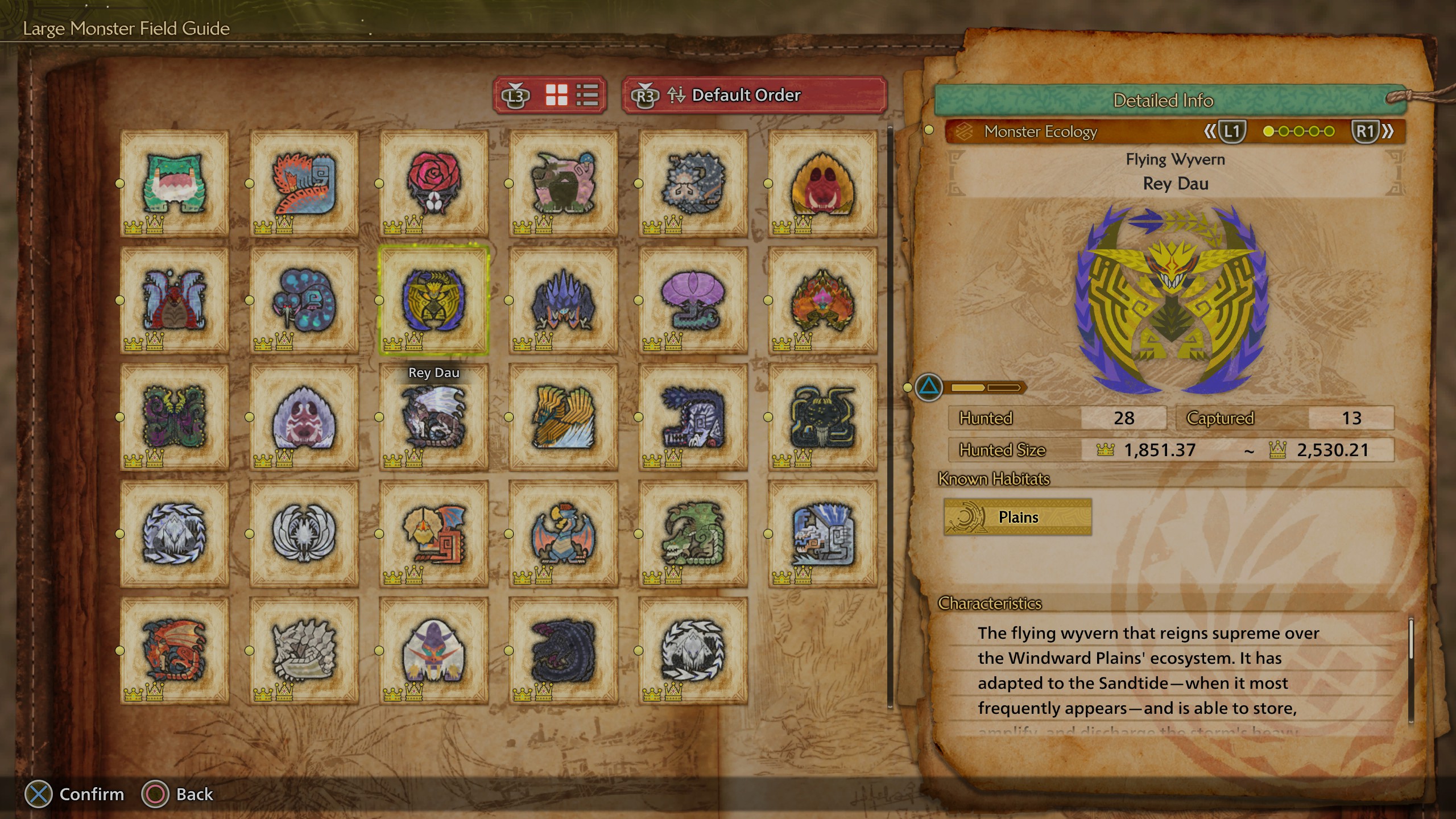Screen dimensions: 1456x819
Task: Select the blue-veiled Uth Duna tile
Action: click(x=174, y=300)
